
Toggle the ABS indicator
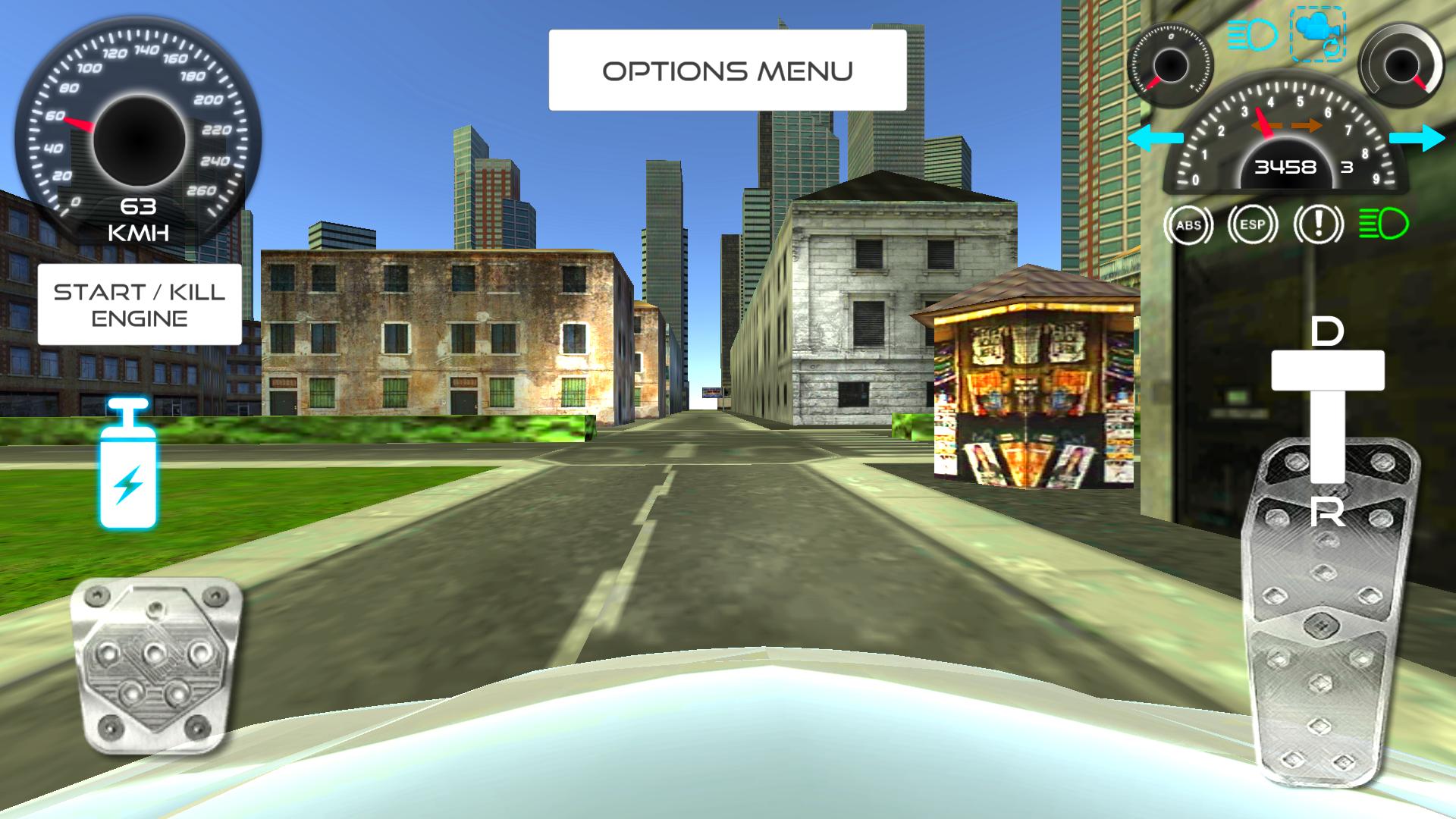pyautogui.click(x=1188, y=225)
